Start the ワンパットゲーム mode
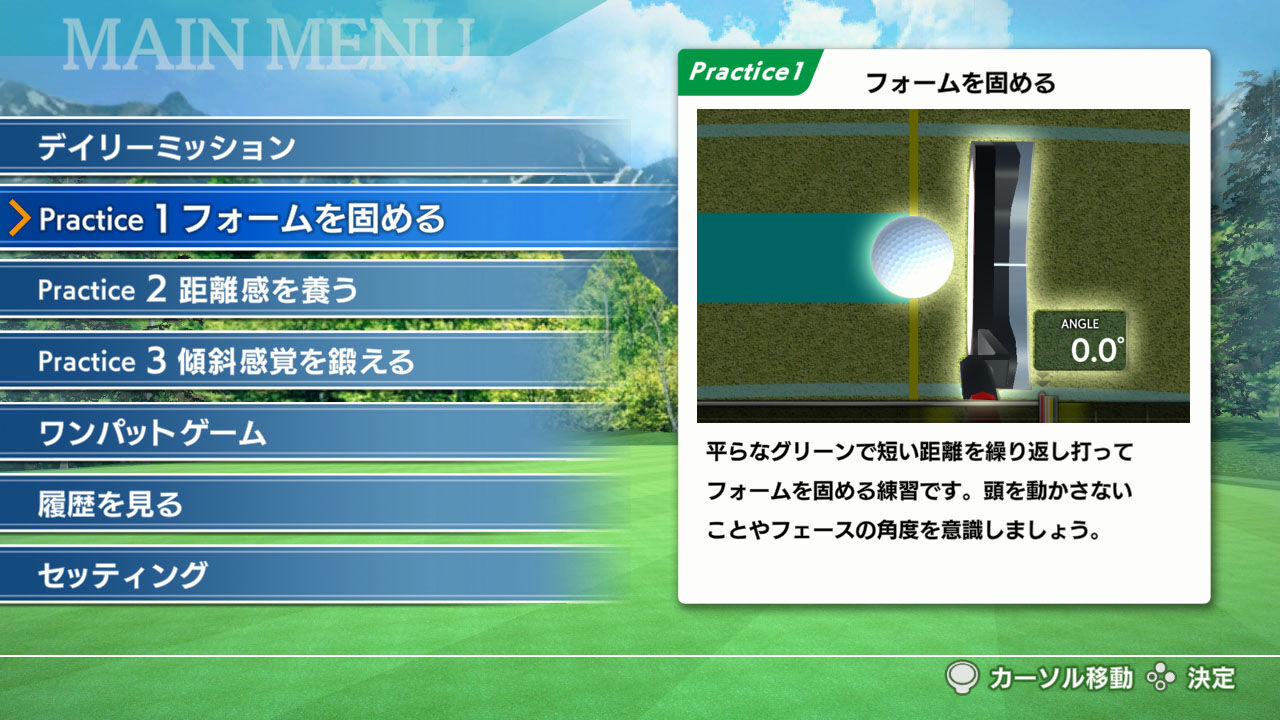This screenshot has height=720, width=1280. point(150,432)
